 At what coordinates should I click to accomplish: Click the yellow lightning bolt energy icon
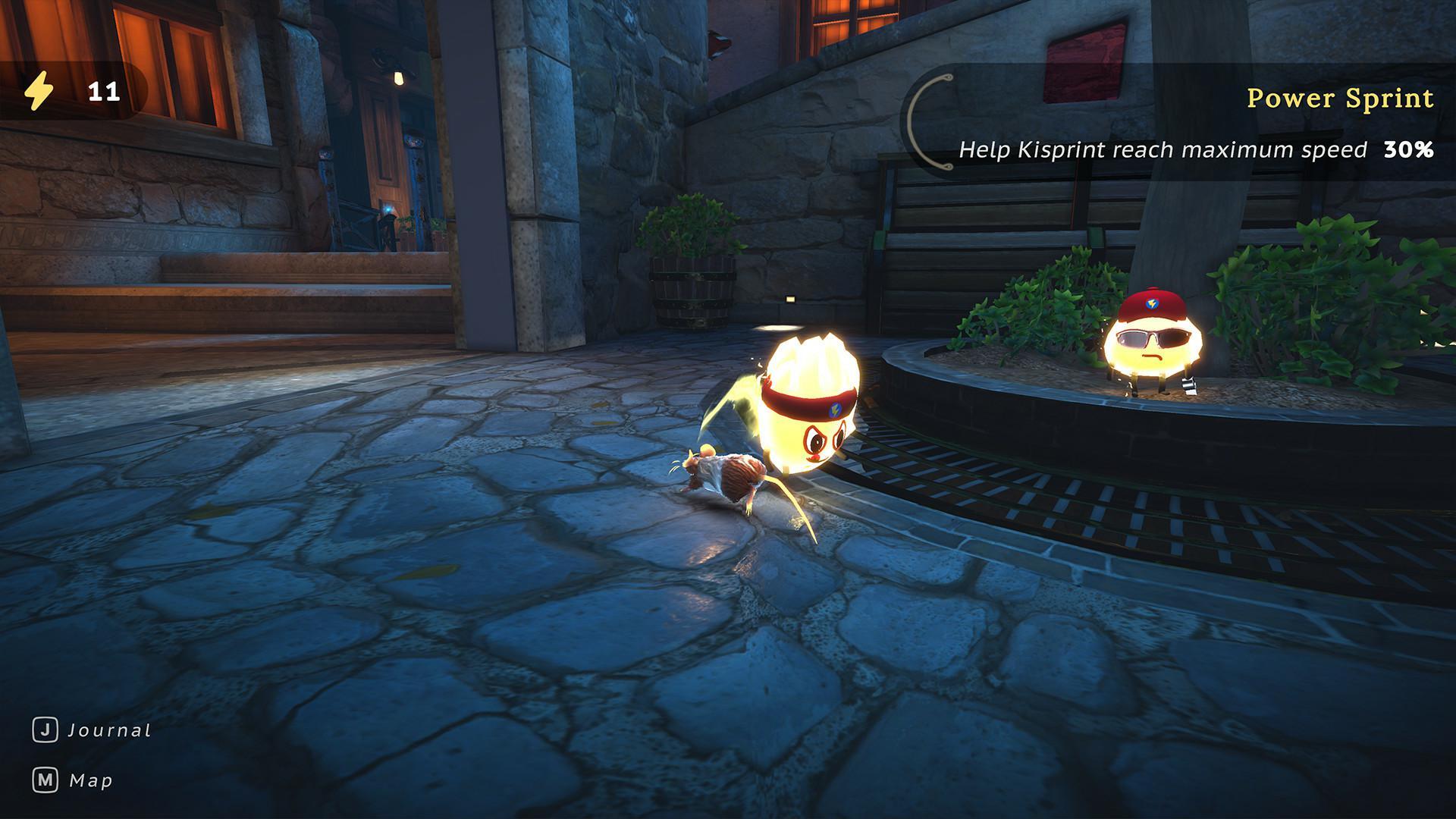coord(39,93)
